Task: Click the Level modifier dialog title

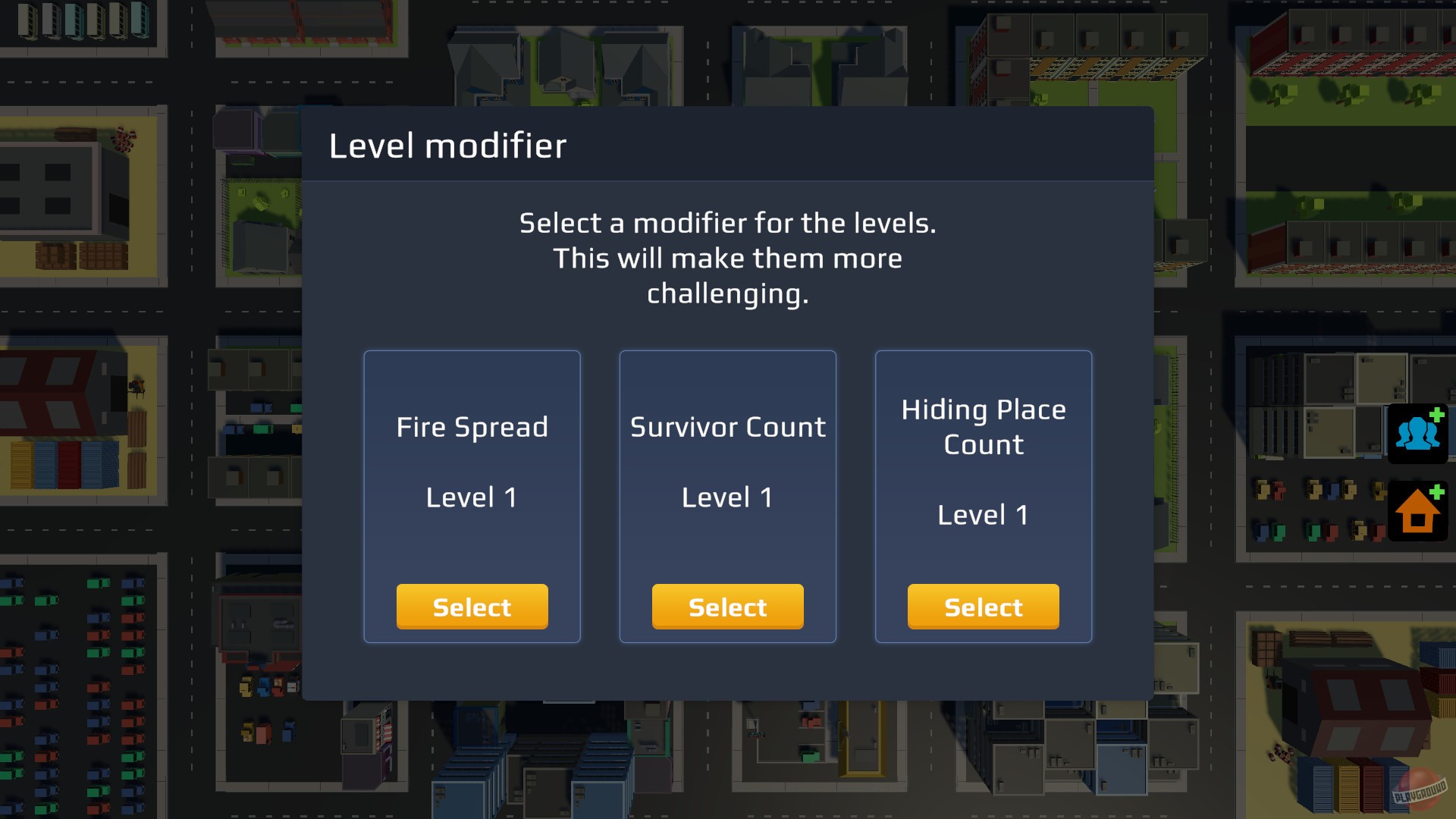Action: click(447, 146)
